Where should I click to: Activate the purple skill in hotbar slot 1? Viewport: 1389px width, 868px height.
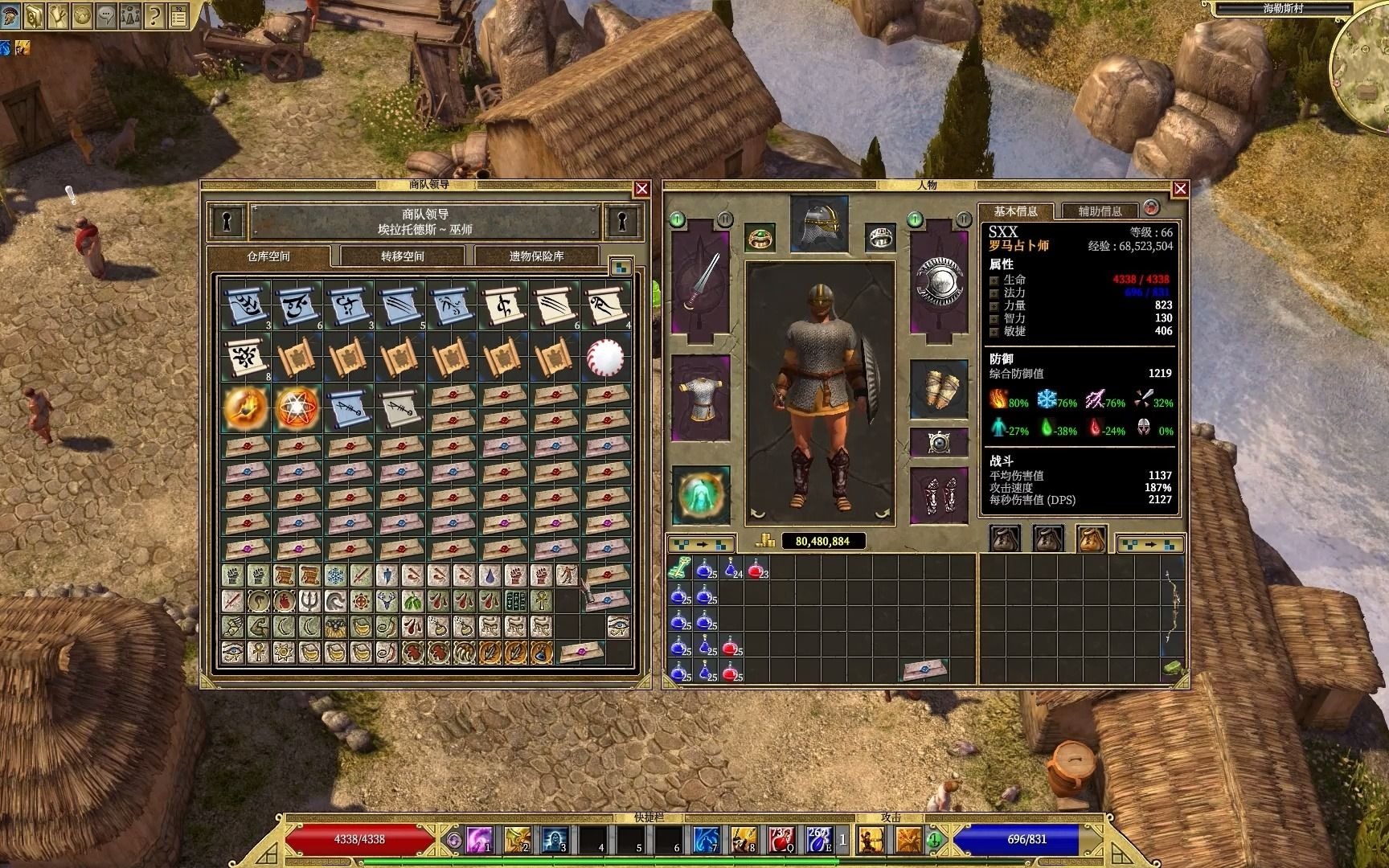point(480,840)
